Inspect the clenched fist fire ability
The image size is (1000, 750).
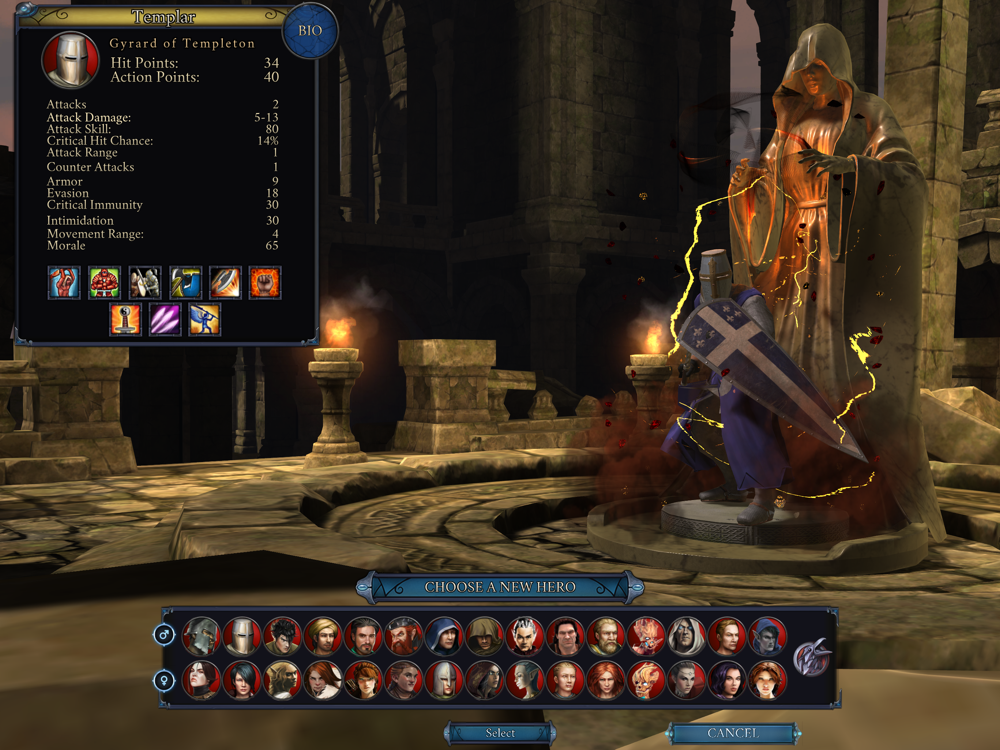click(265, 283)
